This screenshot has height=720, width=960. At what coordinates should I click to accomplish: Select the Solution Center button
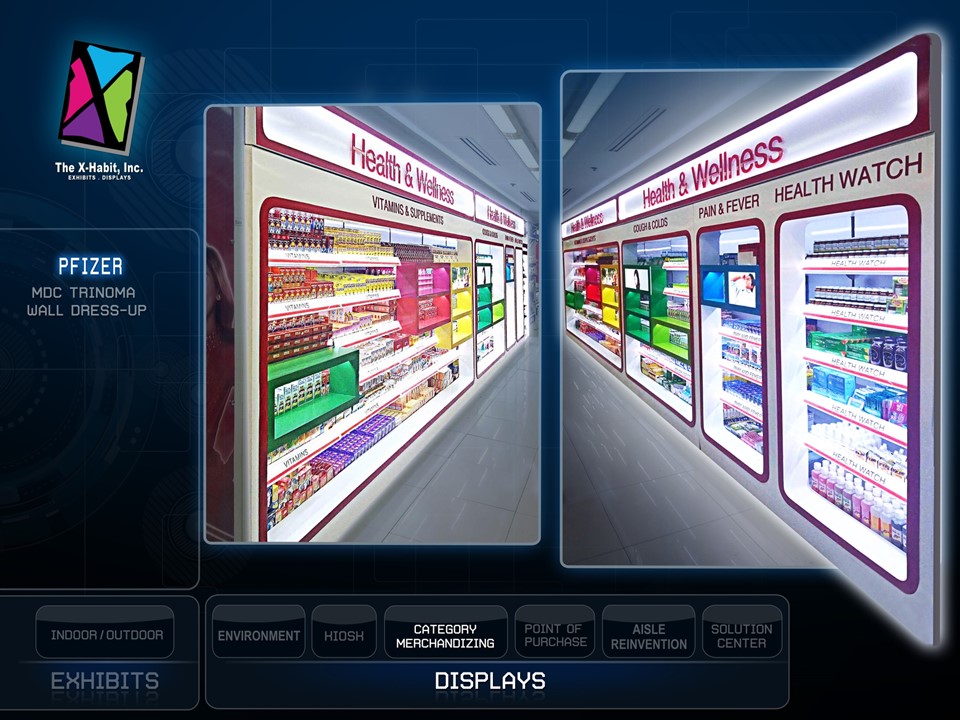point(741,634)
